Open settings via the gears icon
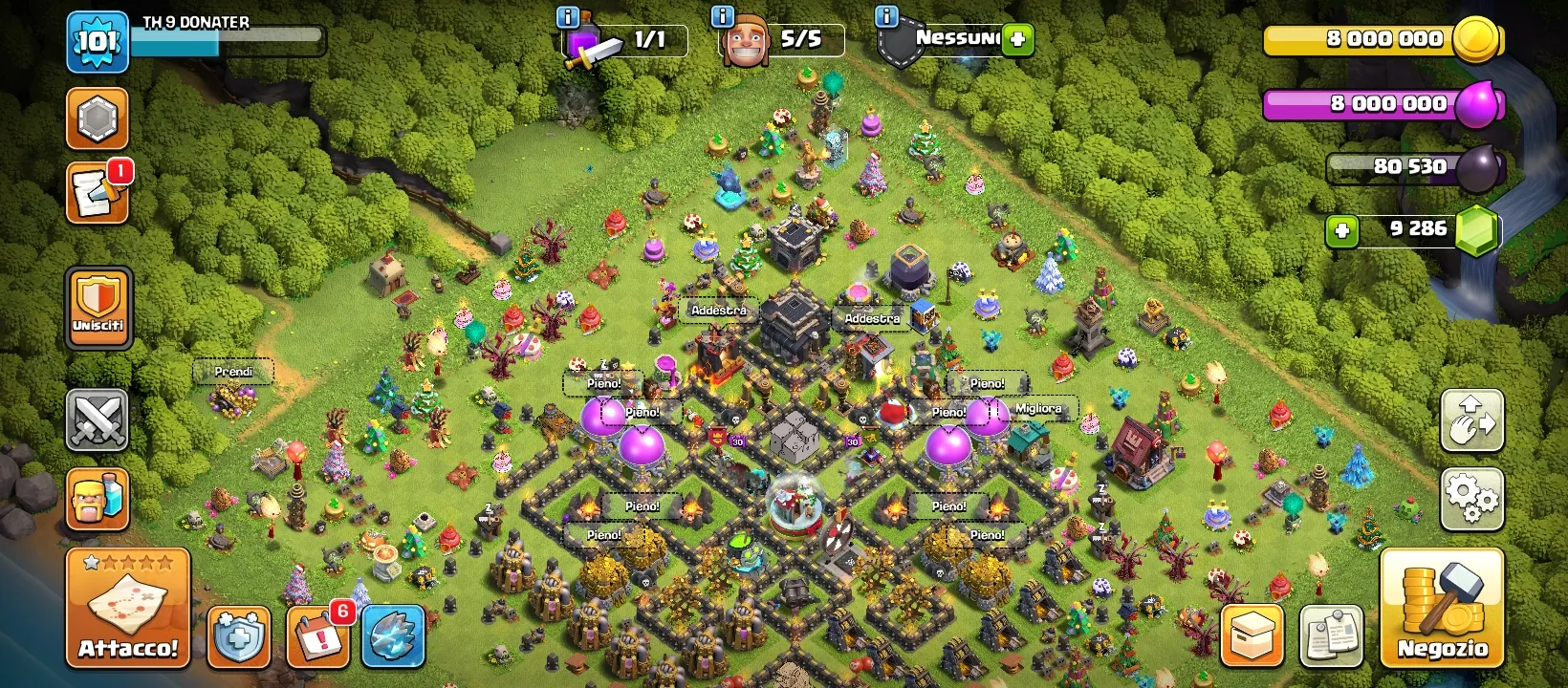1568x688 pixels. (1471, 497)
